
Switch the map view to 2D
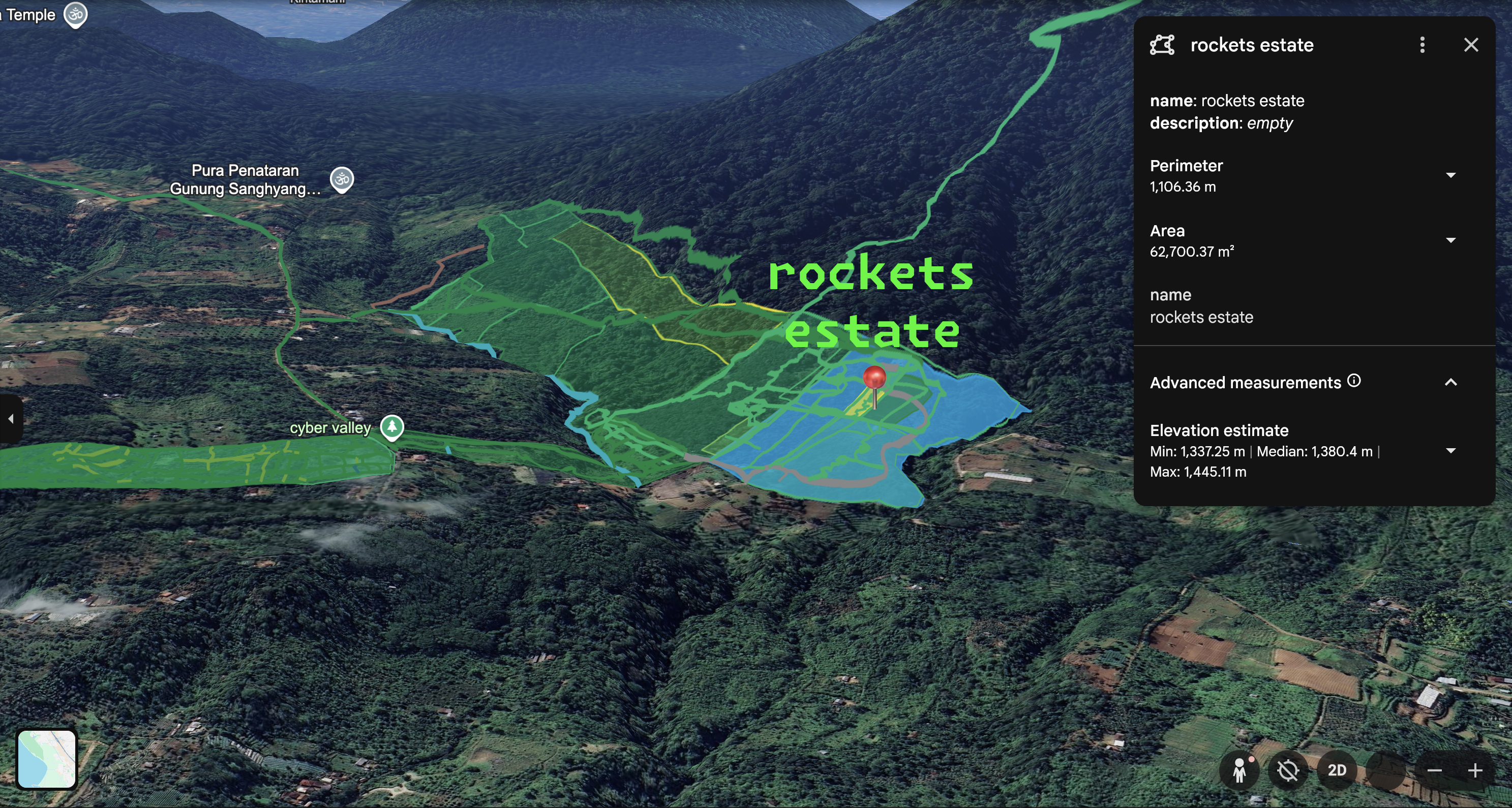(x=1337, y=770)
